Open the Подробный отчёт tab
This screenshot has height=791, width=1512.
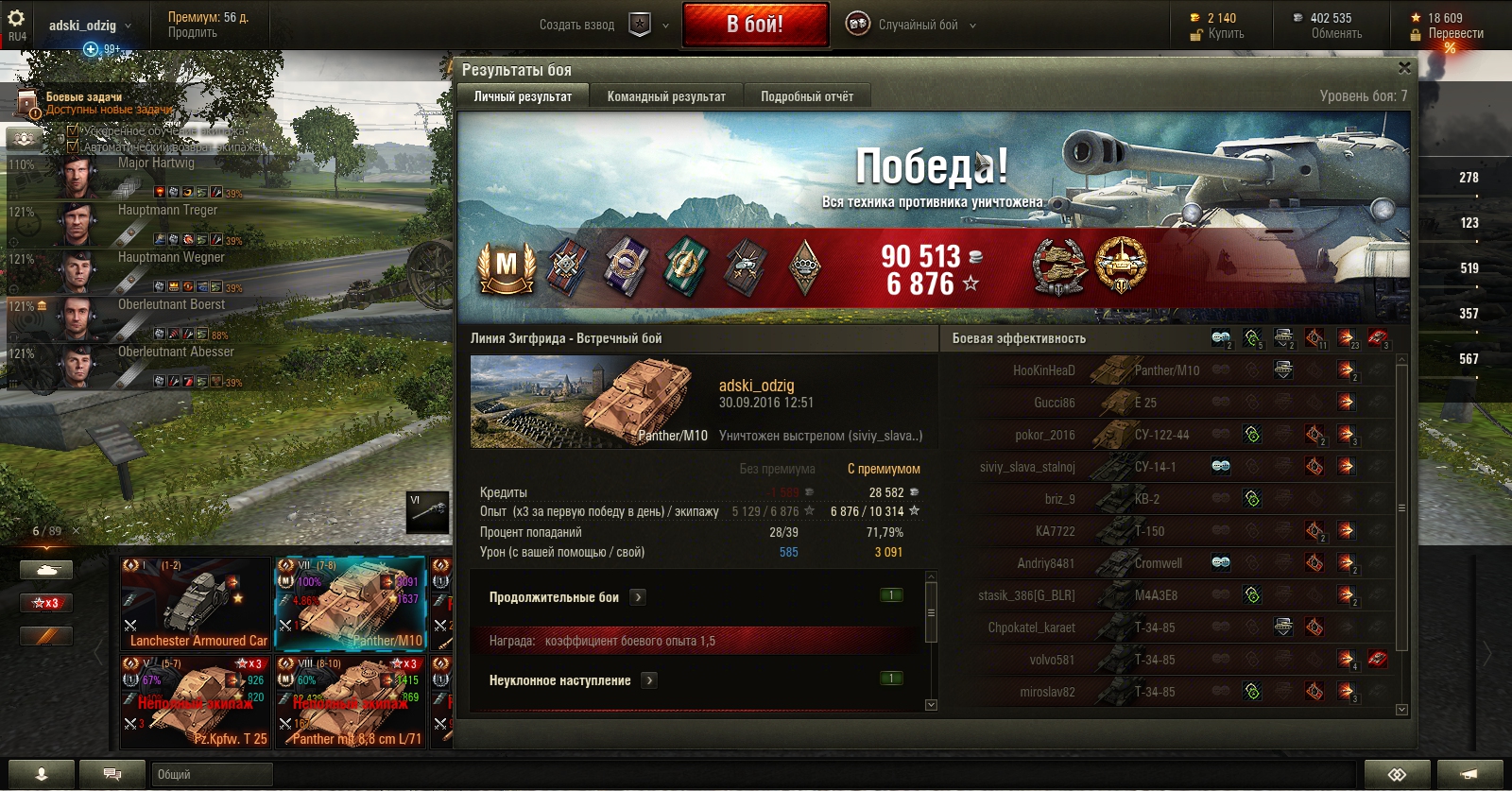point(807,96)
